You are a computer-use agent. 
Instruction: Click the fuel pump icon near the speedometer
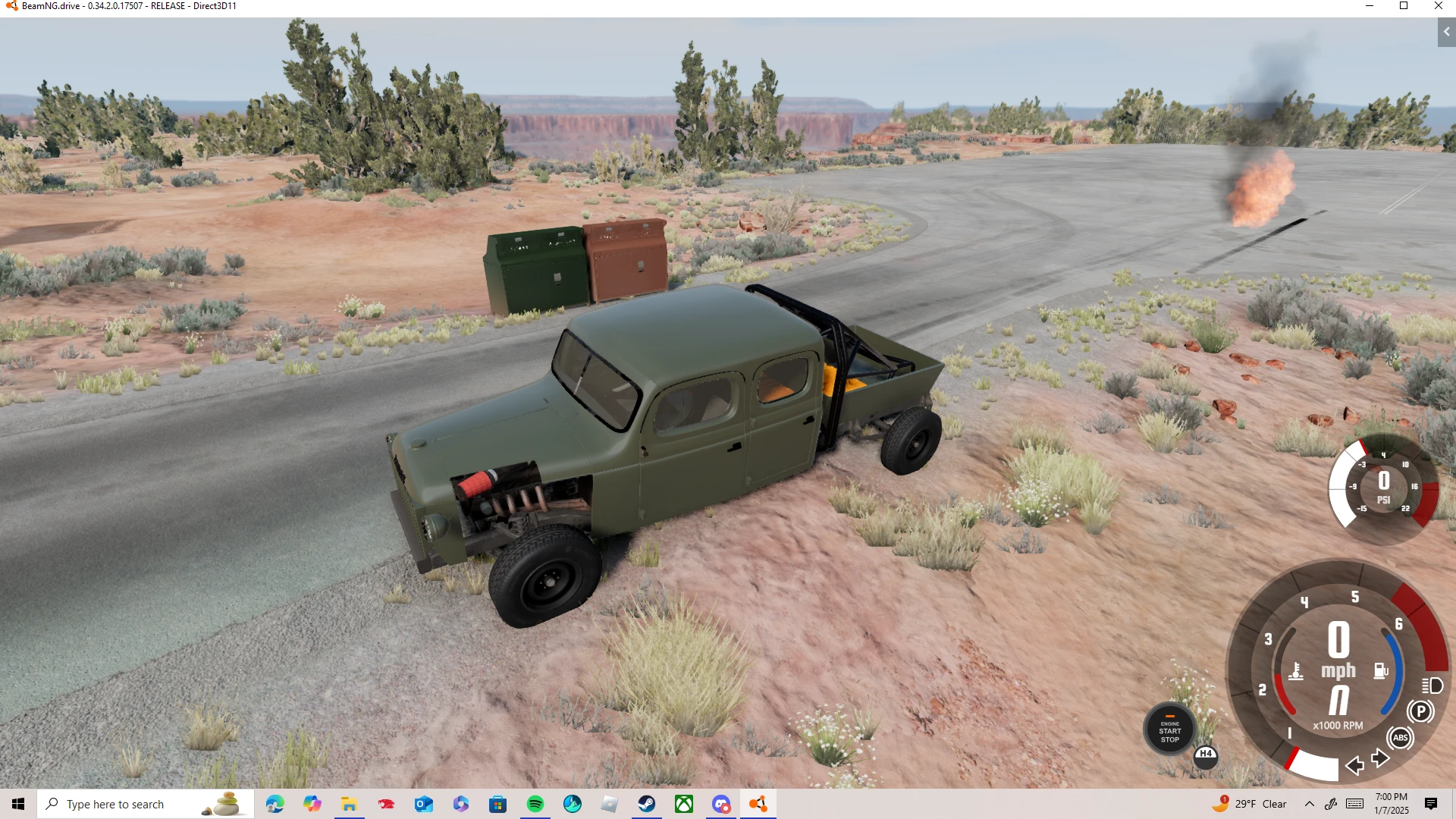click(1381, 670)
